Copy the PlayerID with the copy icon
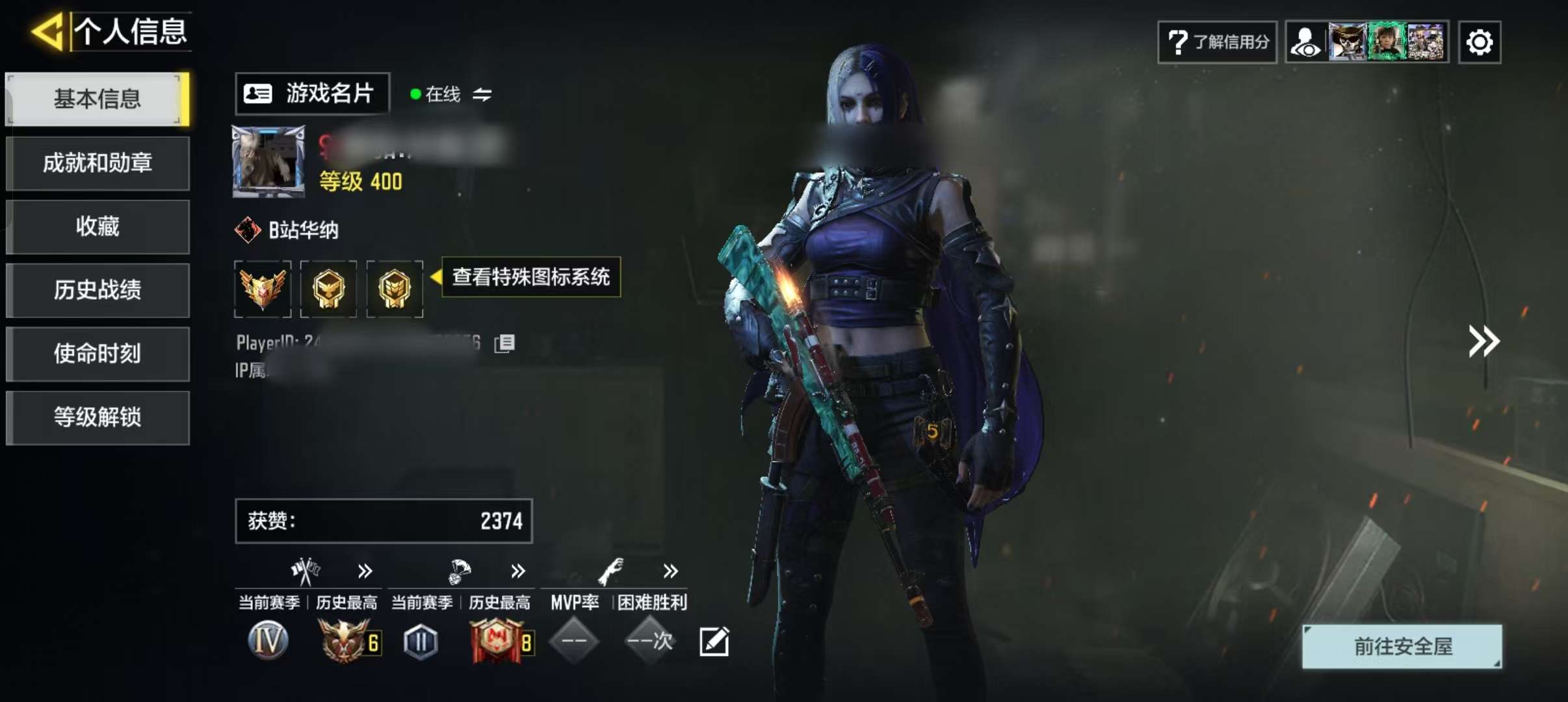The width and height of the screenshot is (1568, 702). (x=504, y=343)
